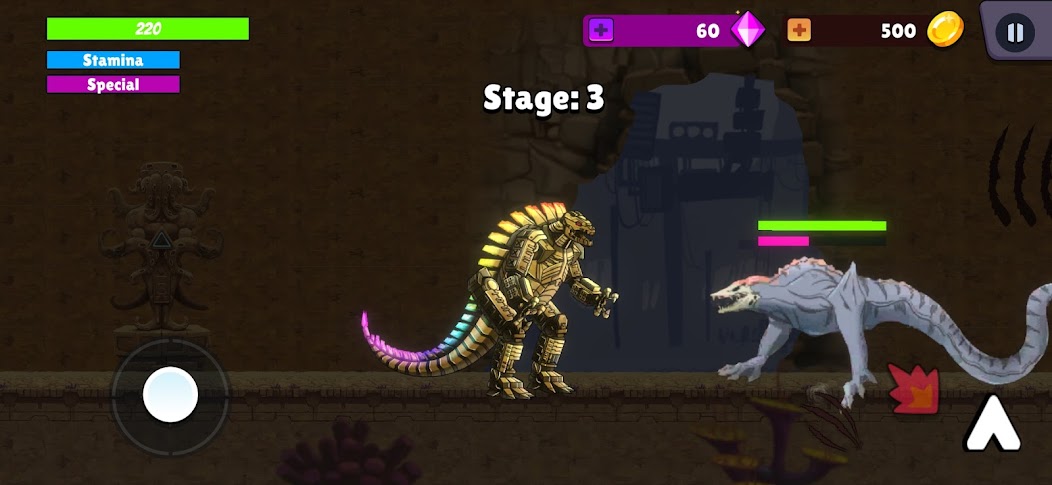Tap the orange plus to add coins
Viewport: 1052px width, 485px height.
tap(799, 31)
